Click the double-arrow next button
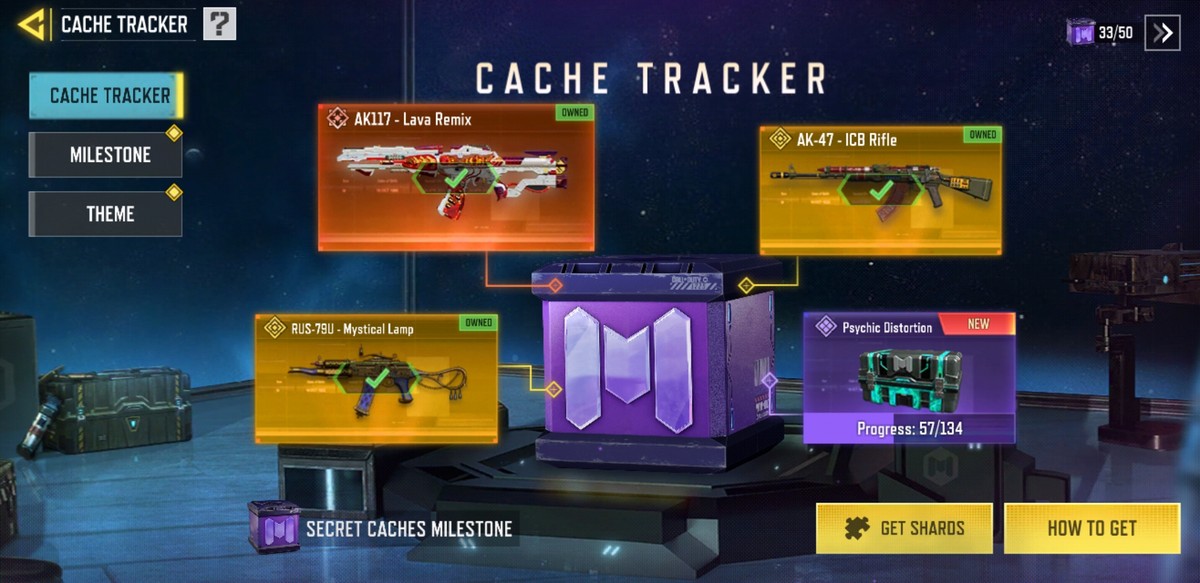This screenshot has width=1200, height=583. [x=1162, y=33]
